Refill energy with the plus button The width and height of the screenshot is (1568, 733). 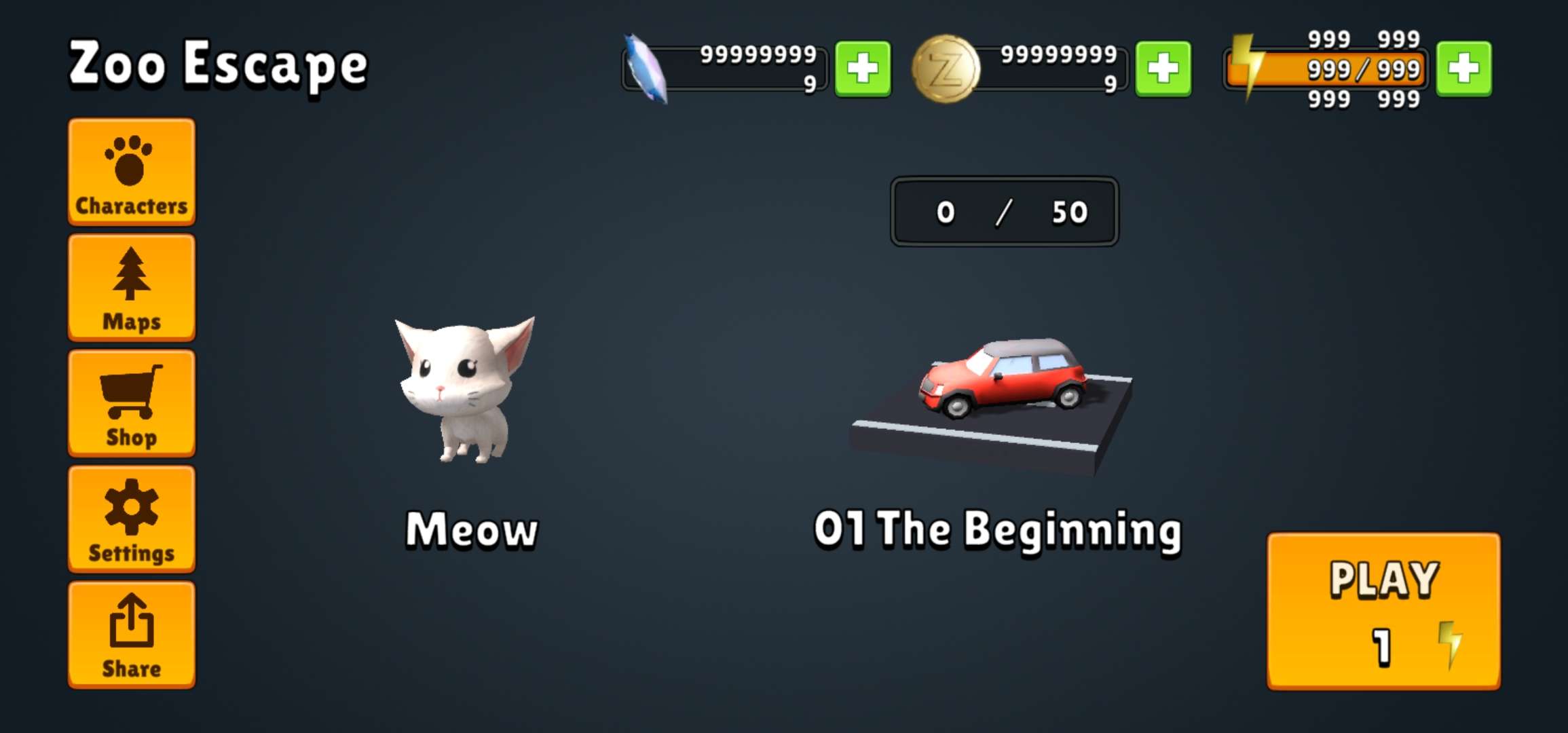[x=1463, y=69]
